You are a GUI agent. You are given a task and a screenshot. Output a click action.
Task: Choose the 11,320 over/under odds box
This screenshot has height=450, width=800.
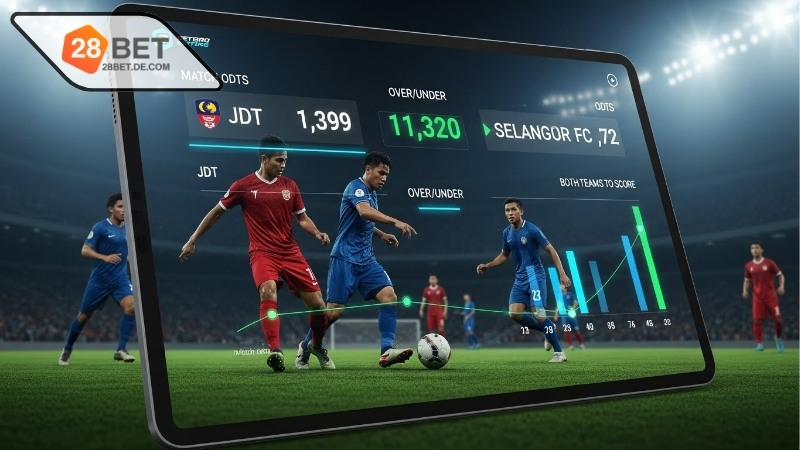(x=424, y=128)
